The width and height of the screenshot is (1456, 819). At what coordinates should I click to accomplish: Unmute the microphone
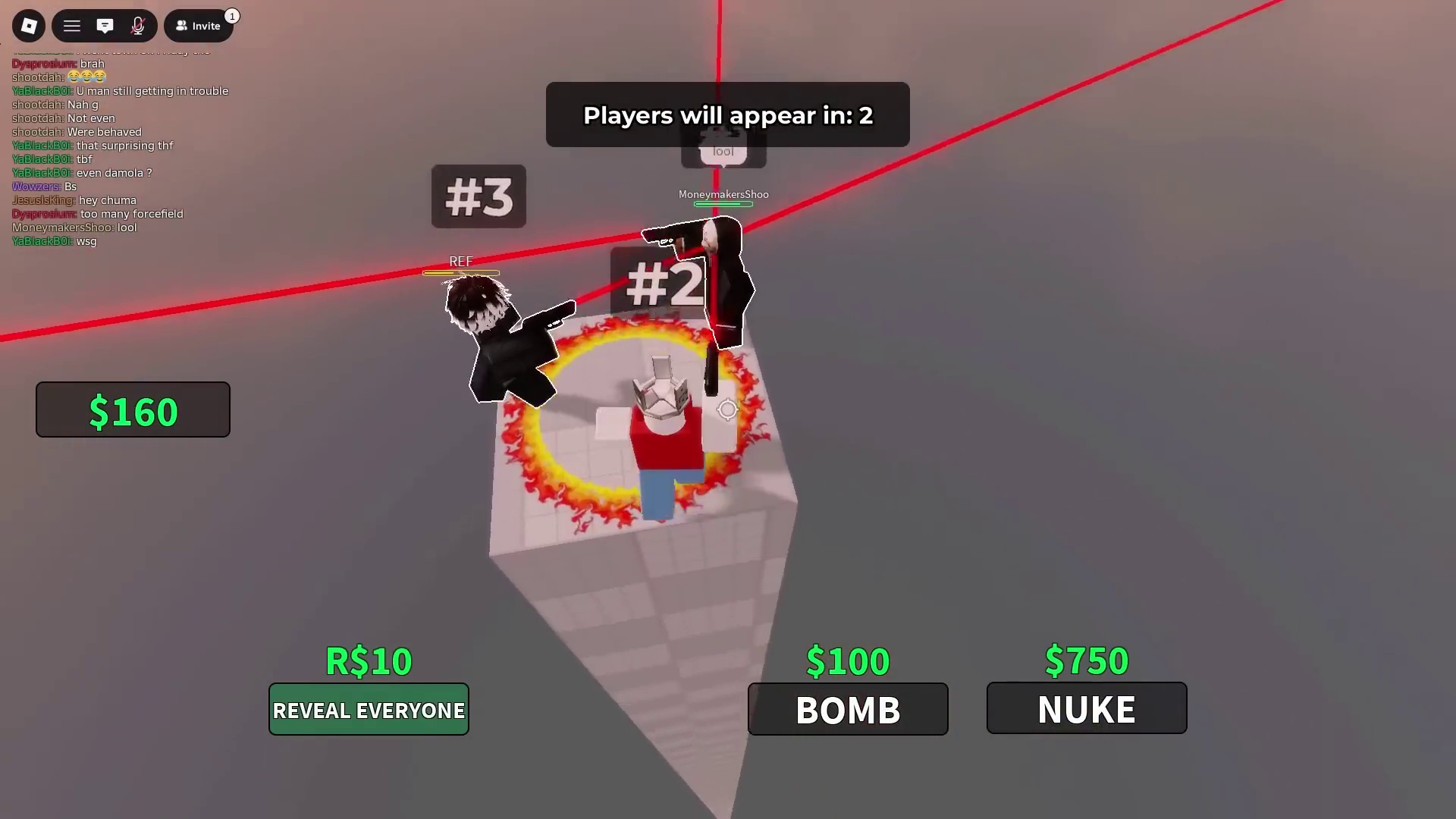(x=138, y=25)
